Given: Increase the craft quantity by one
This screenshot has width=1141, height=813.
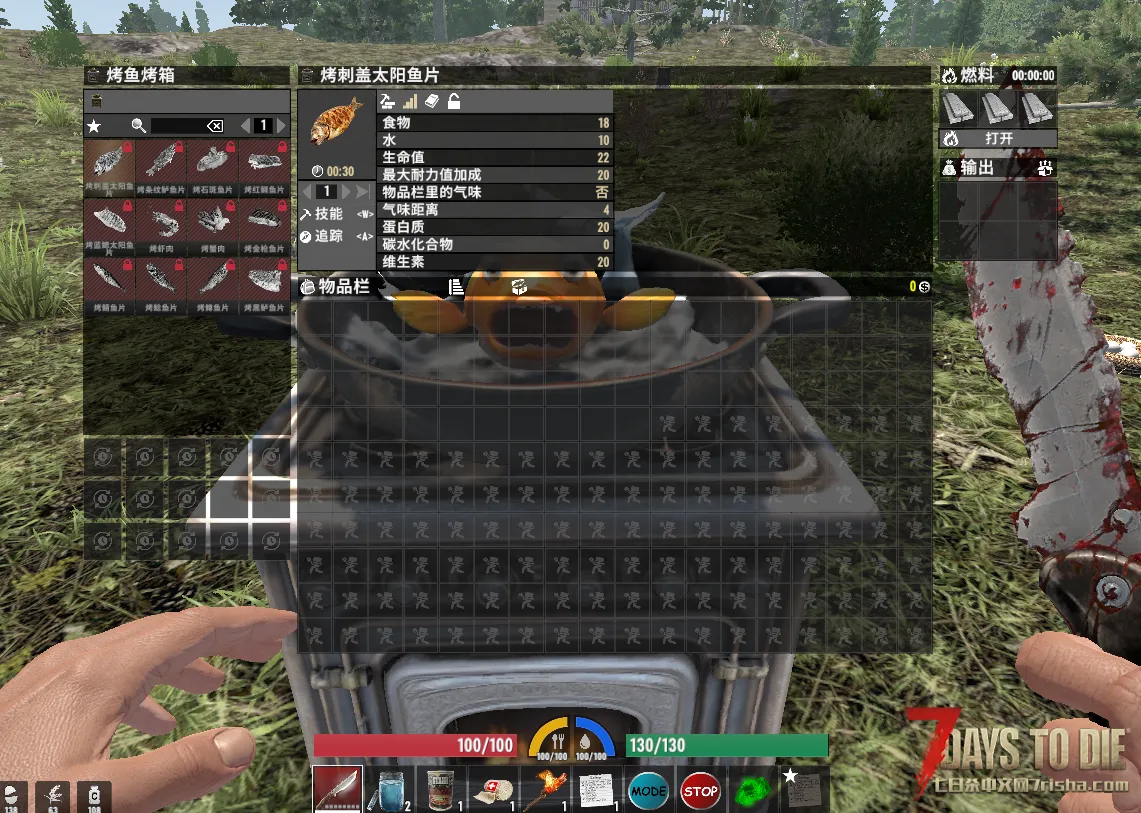Looking at the screenshot, I should pyautogui.click(x=346, y=191).
